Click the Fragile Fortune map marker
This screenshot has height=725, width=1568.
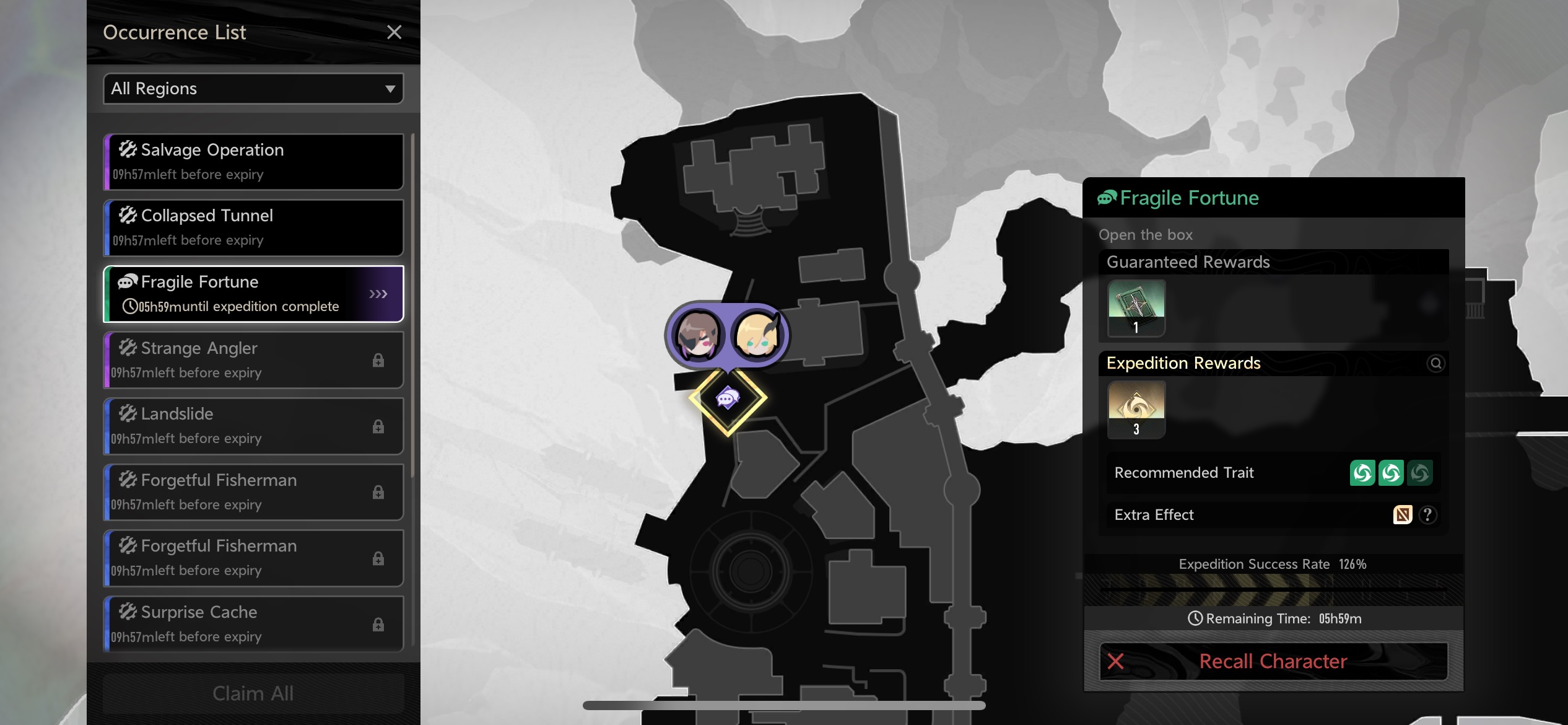[728, 398]
